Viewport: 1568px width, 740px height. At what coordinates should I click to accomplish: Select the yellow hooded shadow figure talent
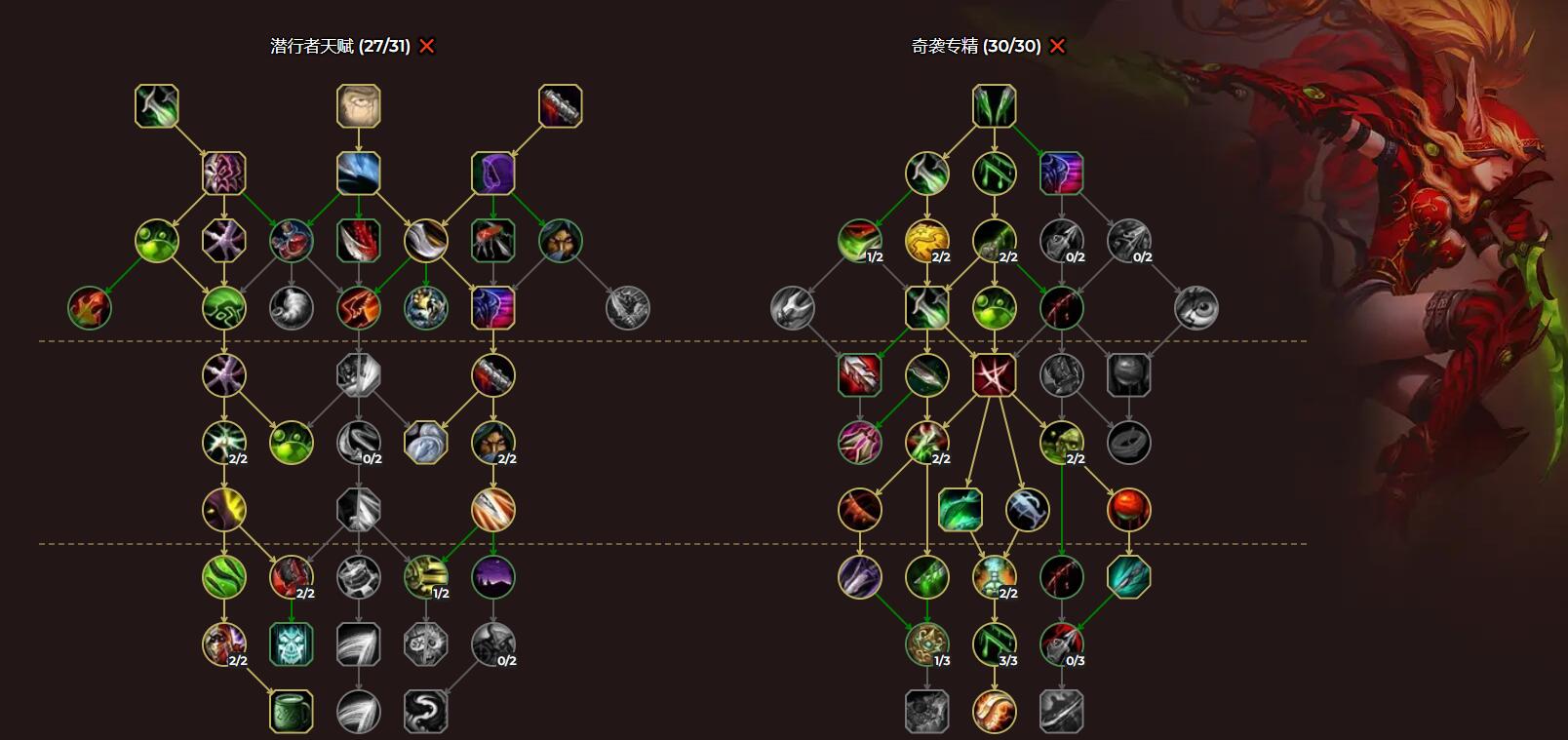click(224, 510)
